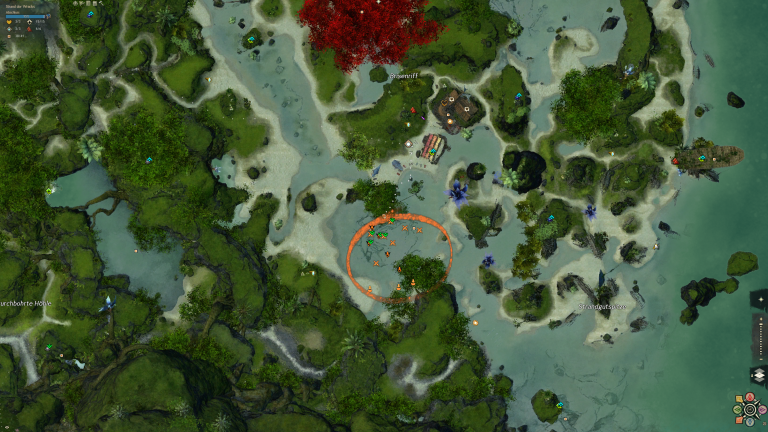
Task: Click the stacked layers floor icon
Action: pos(760,375)
